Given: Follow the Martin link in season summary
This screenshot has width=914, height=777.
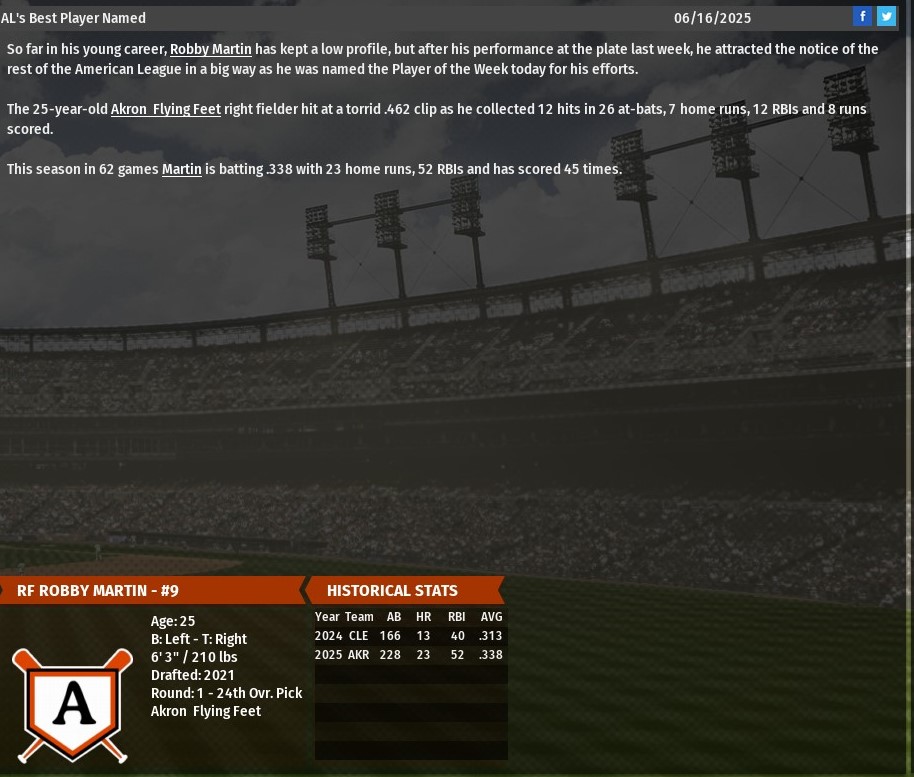Looking at the screenshot, I should [x=181, y=169].
